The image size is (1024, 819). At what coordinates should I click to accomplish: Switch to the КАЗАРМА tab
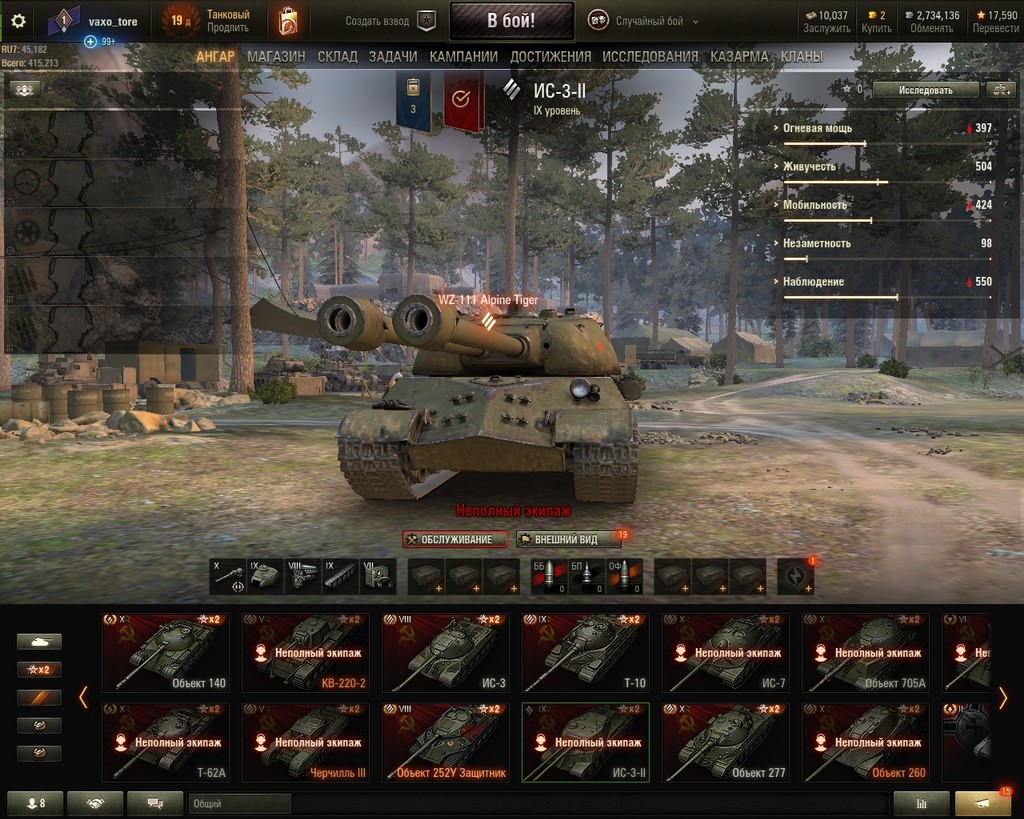pyautogui.click(x=740, y=57)
